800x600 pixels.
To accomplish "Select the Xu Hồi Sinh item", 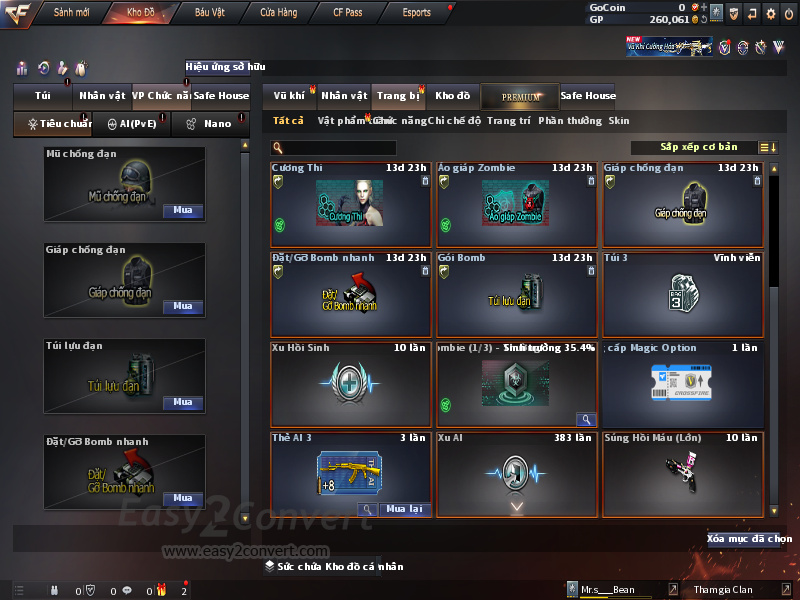I will pos(350,384).
